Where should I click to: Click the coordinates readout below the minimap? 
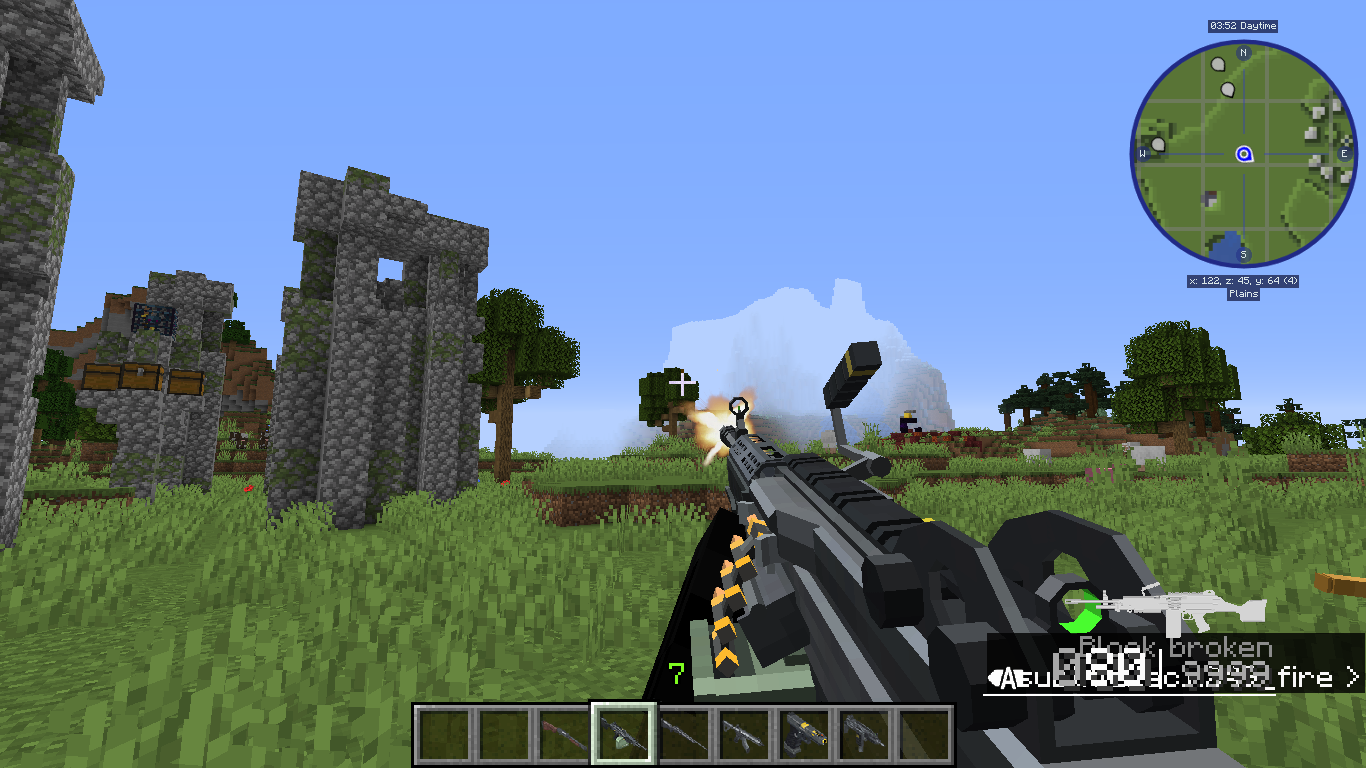1243,282
